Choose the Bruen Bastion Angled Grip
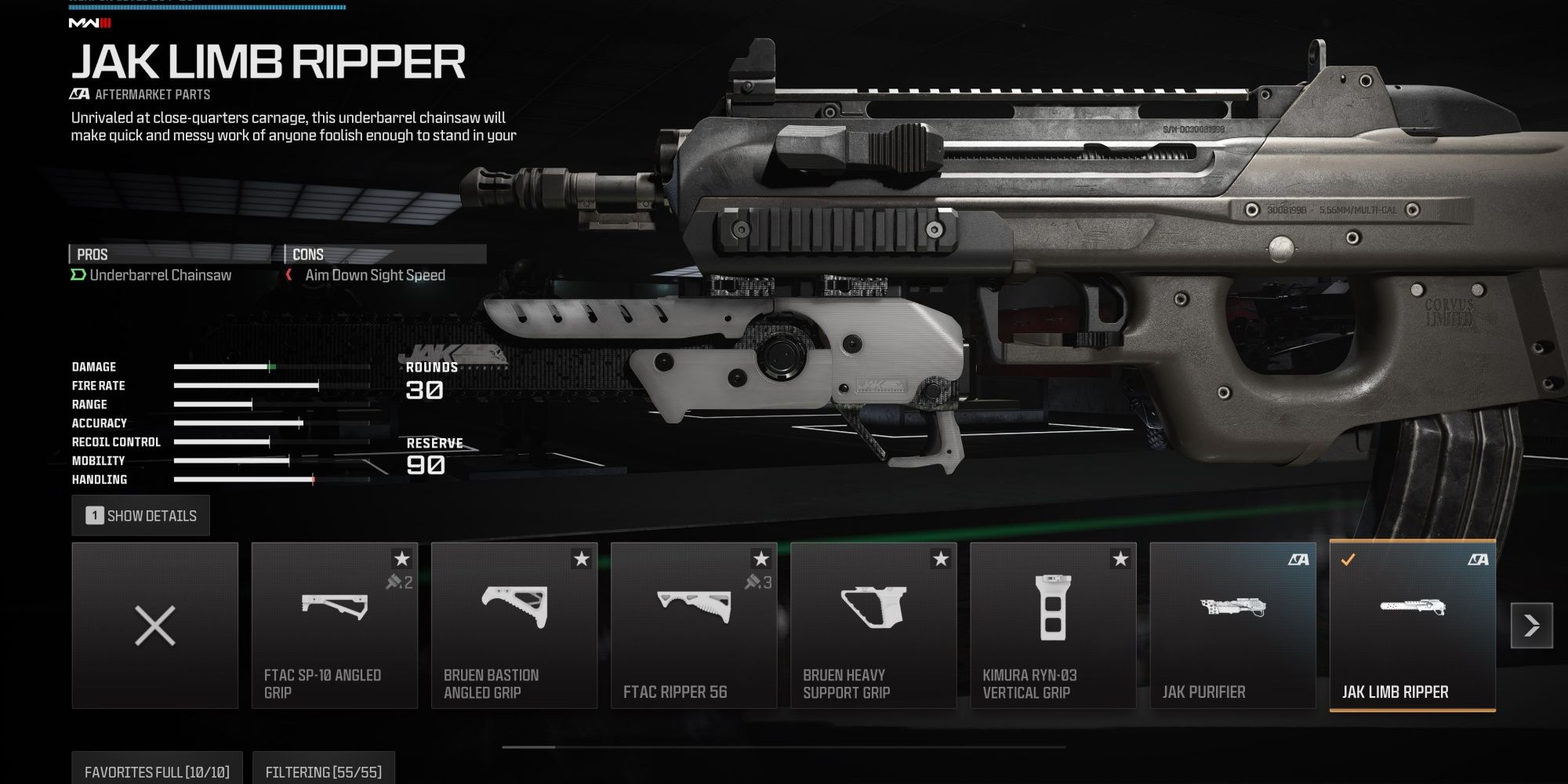 [514, 626]
